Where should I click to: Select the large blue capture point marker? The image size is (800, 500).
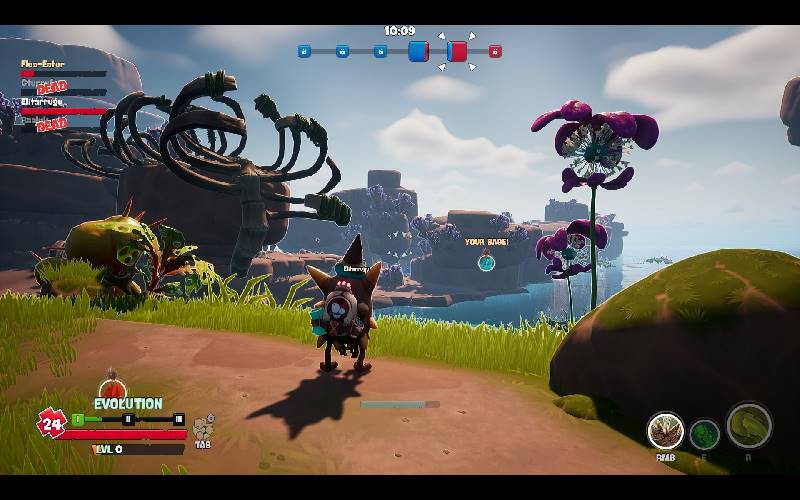pyautogui.click(x=418, y=51)
